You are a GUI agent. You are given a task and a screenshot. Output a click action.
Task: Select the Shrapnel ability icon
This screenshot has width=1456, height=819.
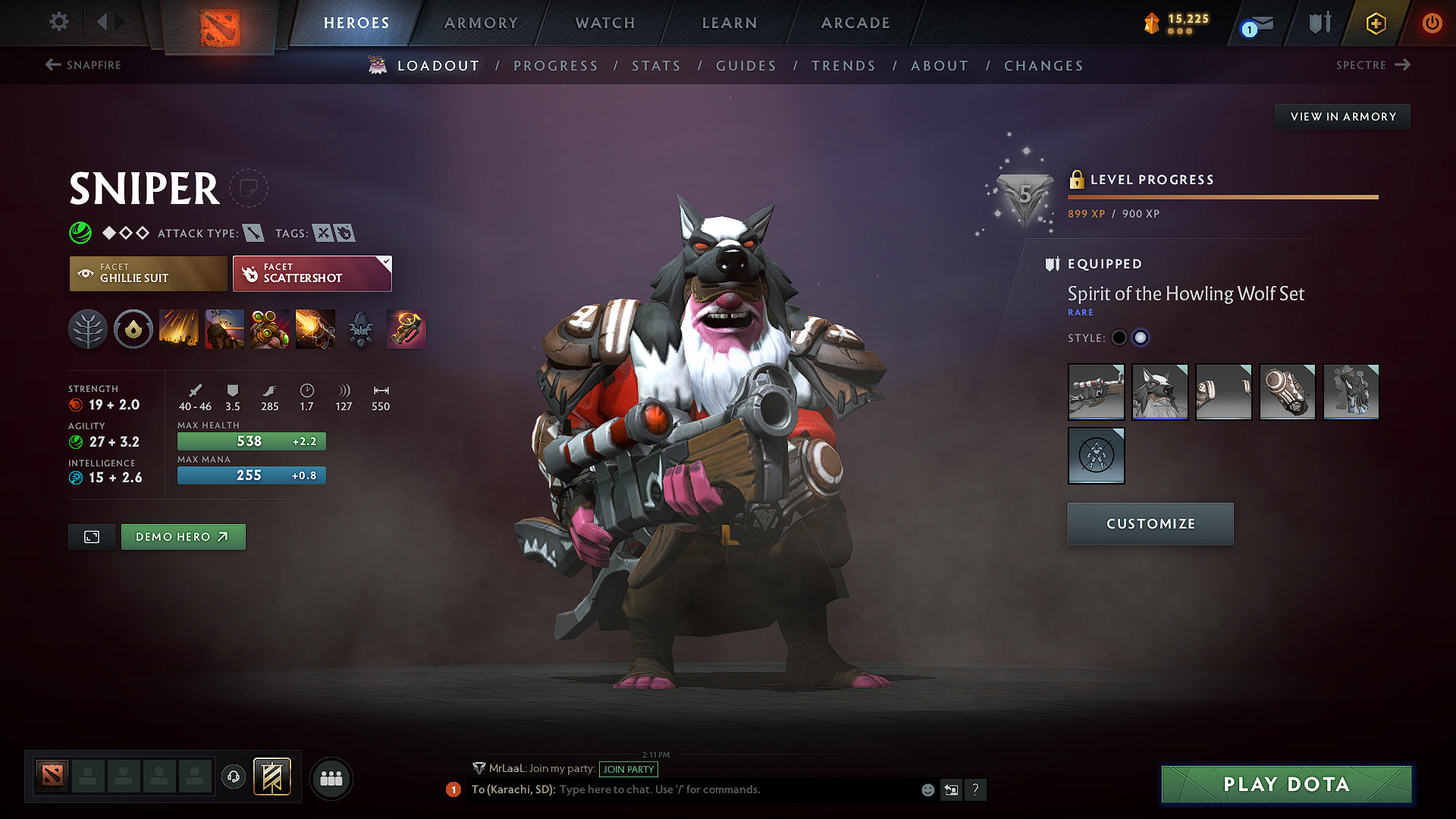click(x=179, y=329)
